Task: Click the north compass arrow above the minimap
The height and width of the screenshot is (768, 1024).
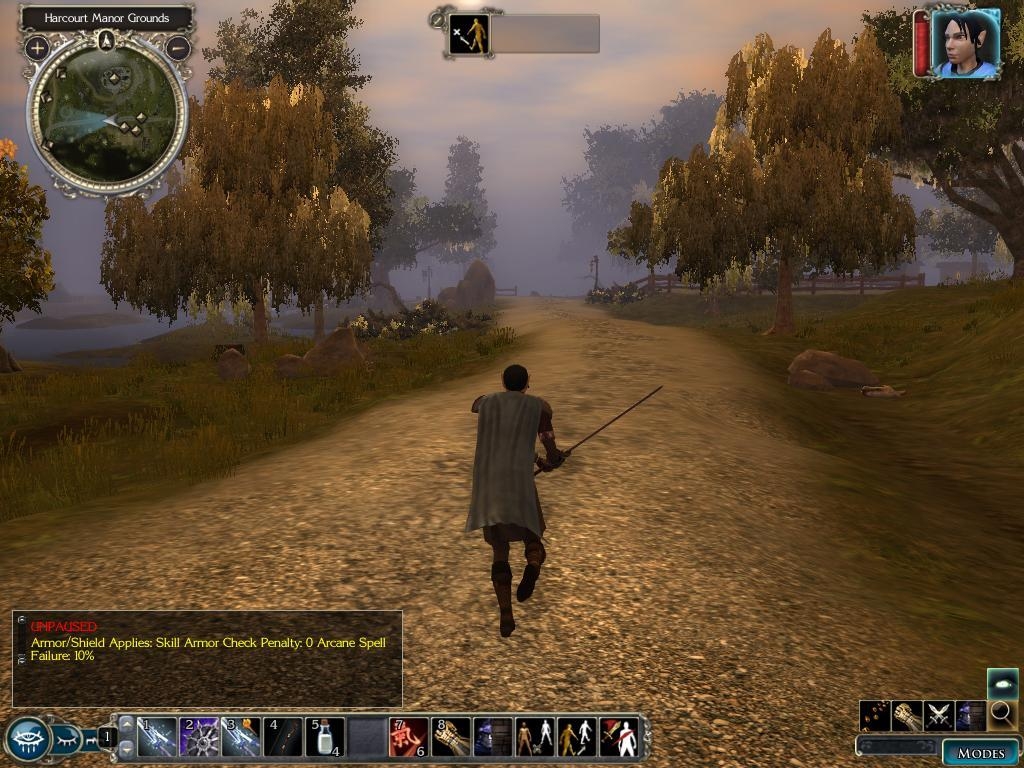Action: (x=107, y=41)
